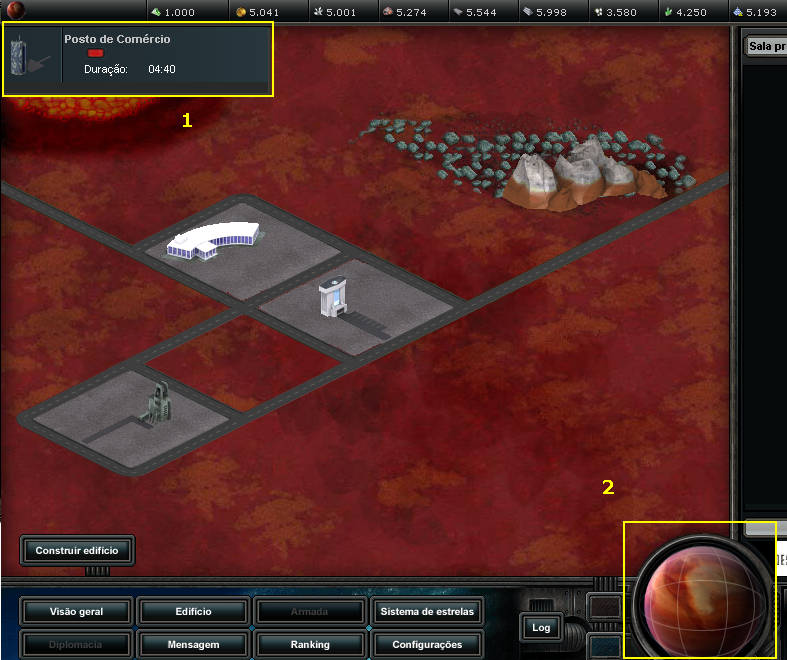Viewport: 787px width, 660px height.
Task: Open the Log panel
Action: coord(541,627)
